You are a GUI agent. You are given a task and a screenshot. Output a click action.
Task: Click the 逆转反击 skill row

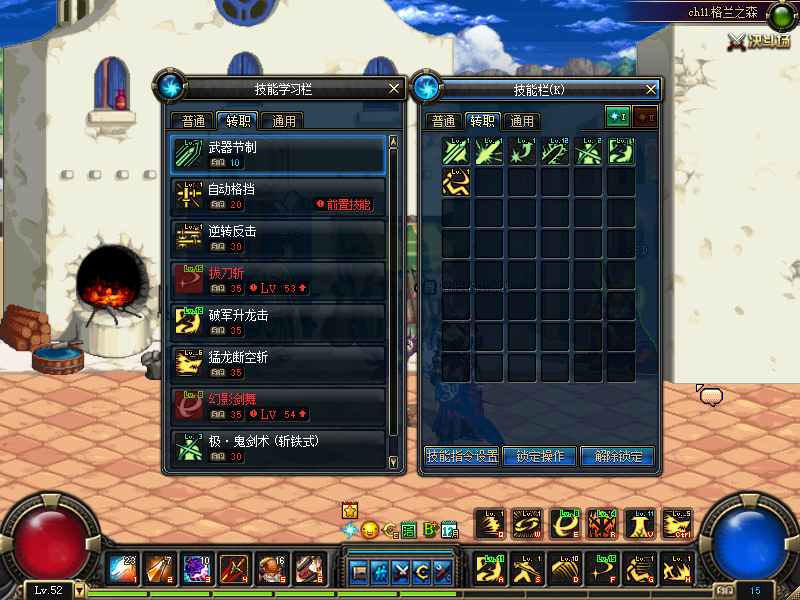278,238
